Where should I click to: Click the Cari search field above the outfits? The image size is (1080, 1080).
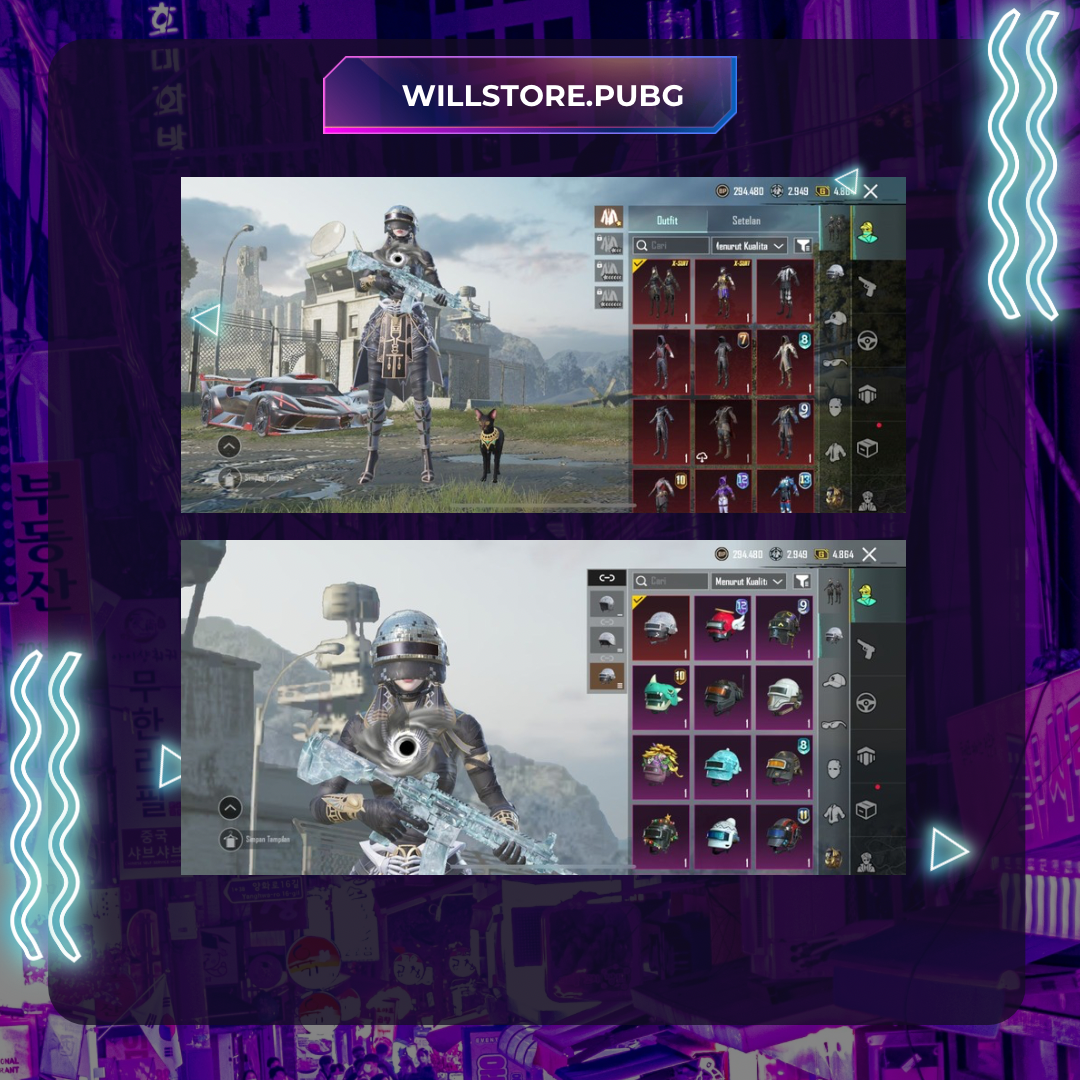672,245
